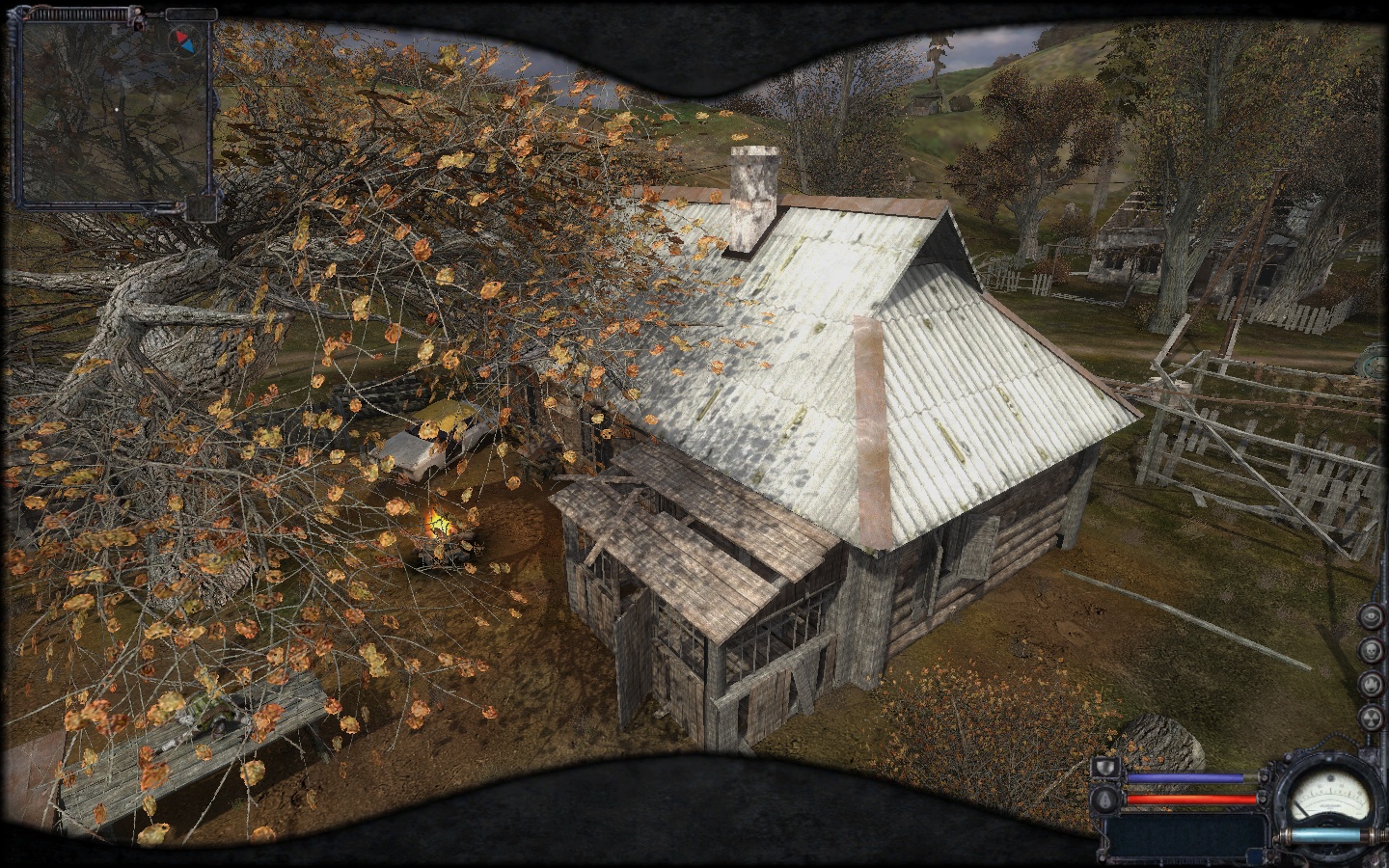Click the flame hazard indicator icon

point(1371,684)
